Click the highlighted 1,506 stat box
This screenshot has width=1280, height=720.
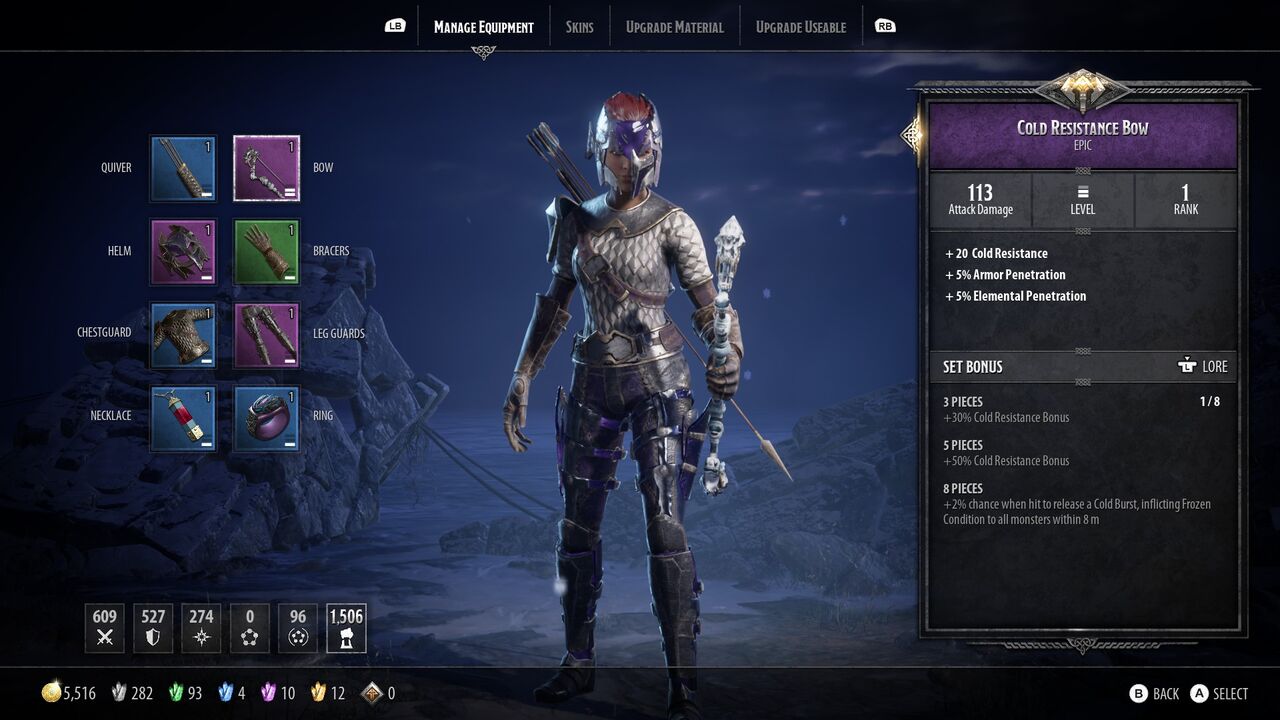pyautogui.click(x=346, y=628)
